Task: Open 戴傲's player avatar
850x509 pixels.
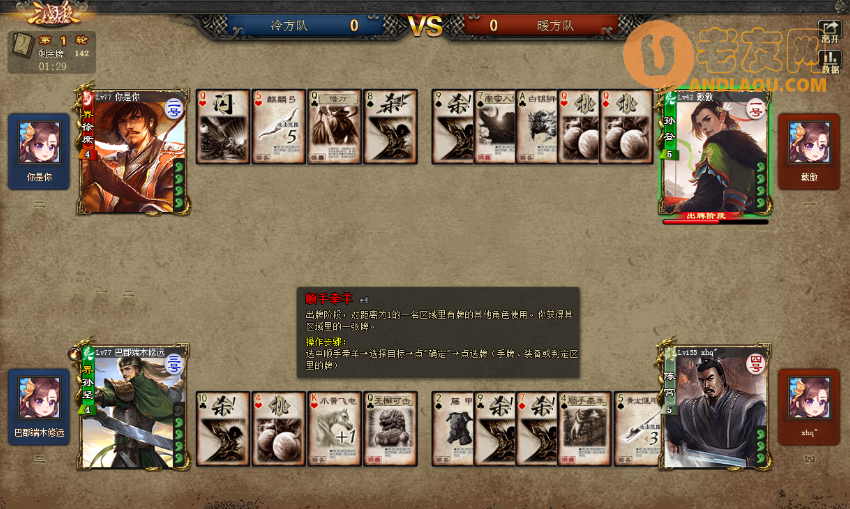Action: click(x=809, y=143)
